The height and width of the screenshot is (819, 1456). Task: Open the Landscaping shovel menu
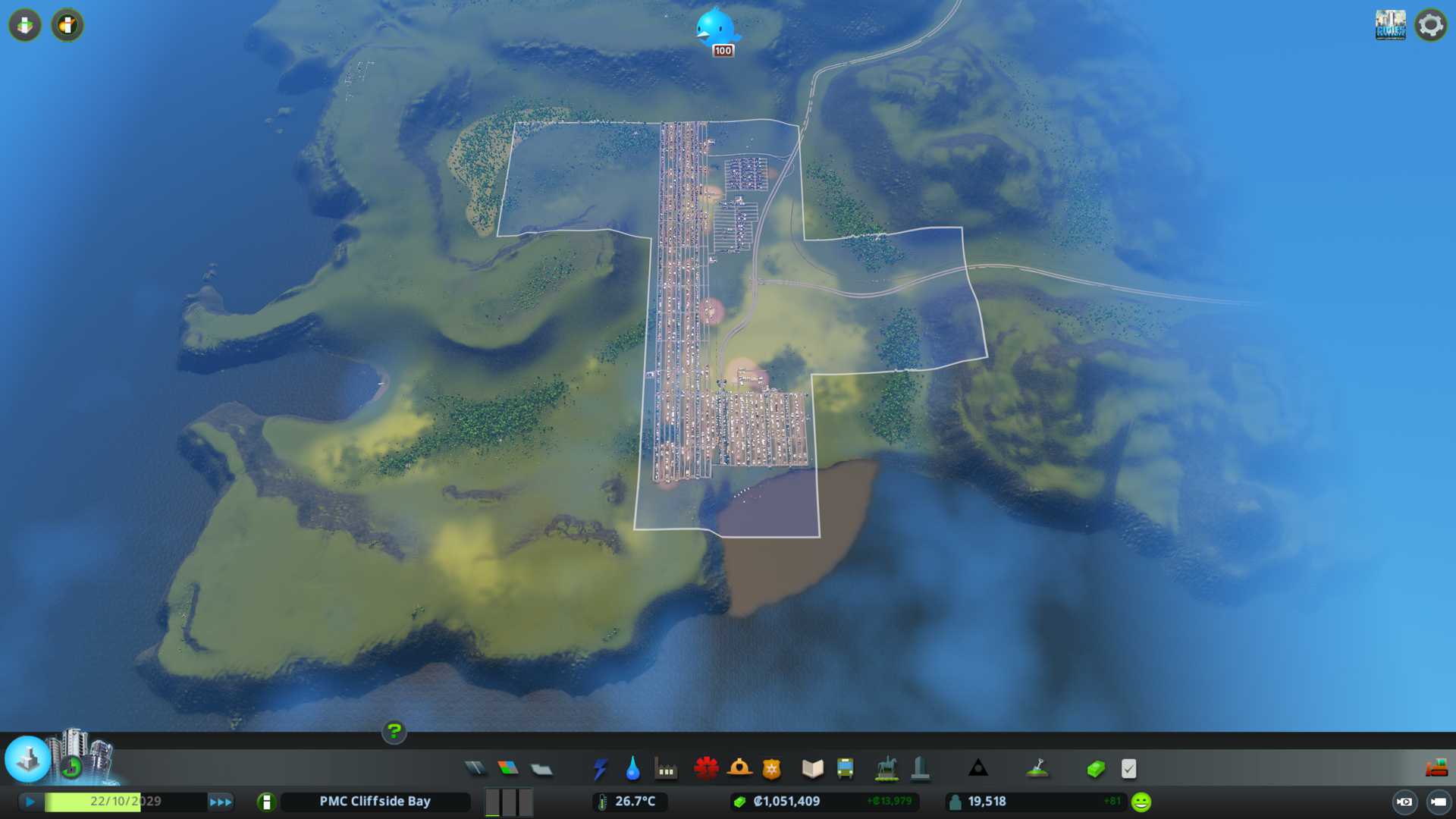1037,769
